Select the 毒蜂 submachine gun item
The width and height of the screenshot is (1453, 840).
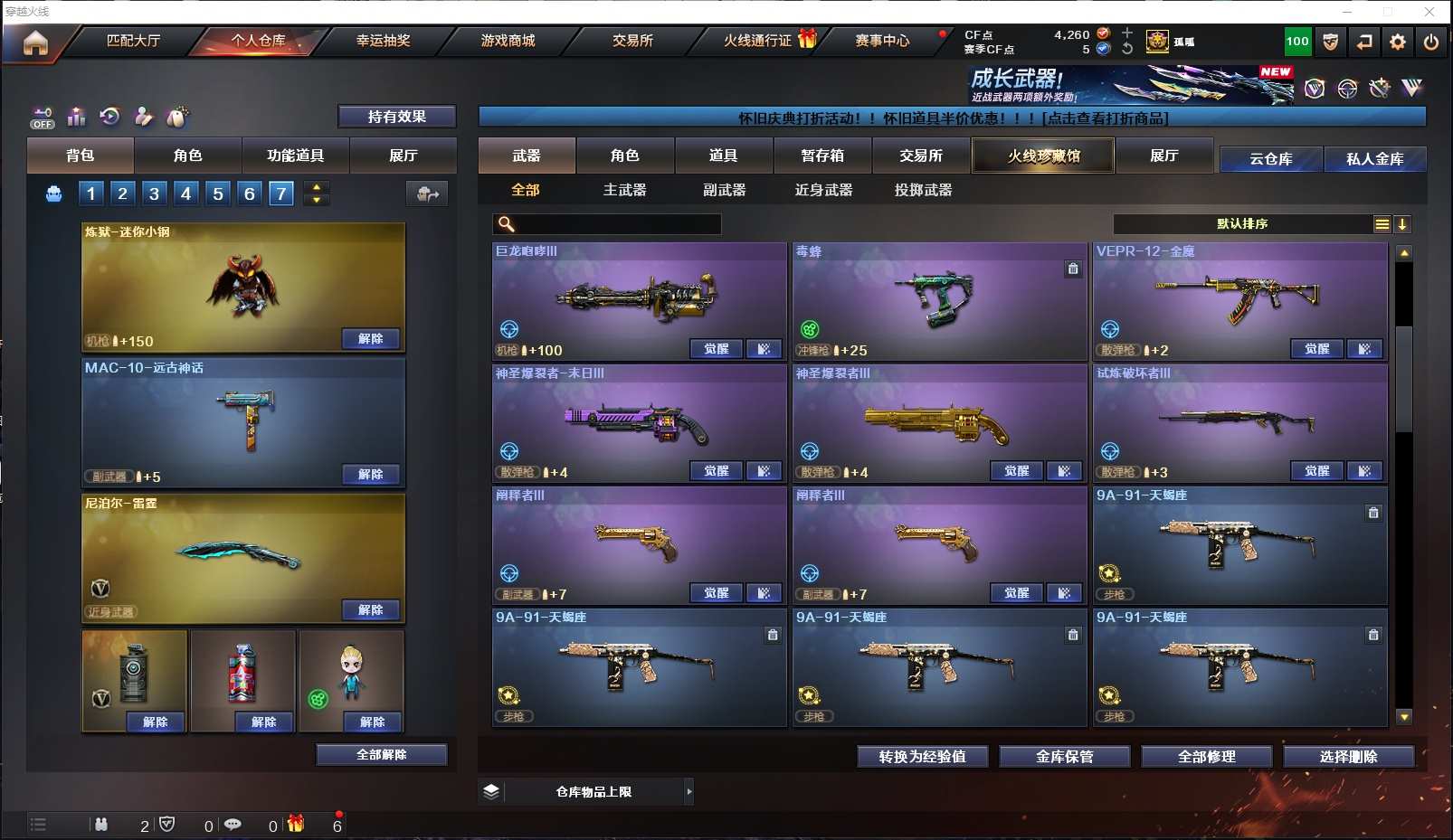pos(939,300)
